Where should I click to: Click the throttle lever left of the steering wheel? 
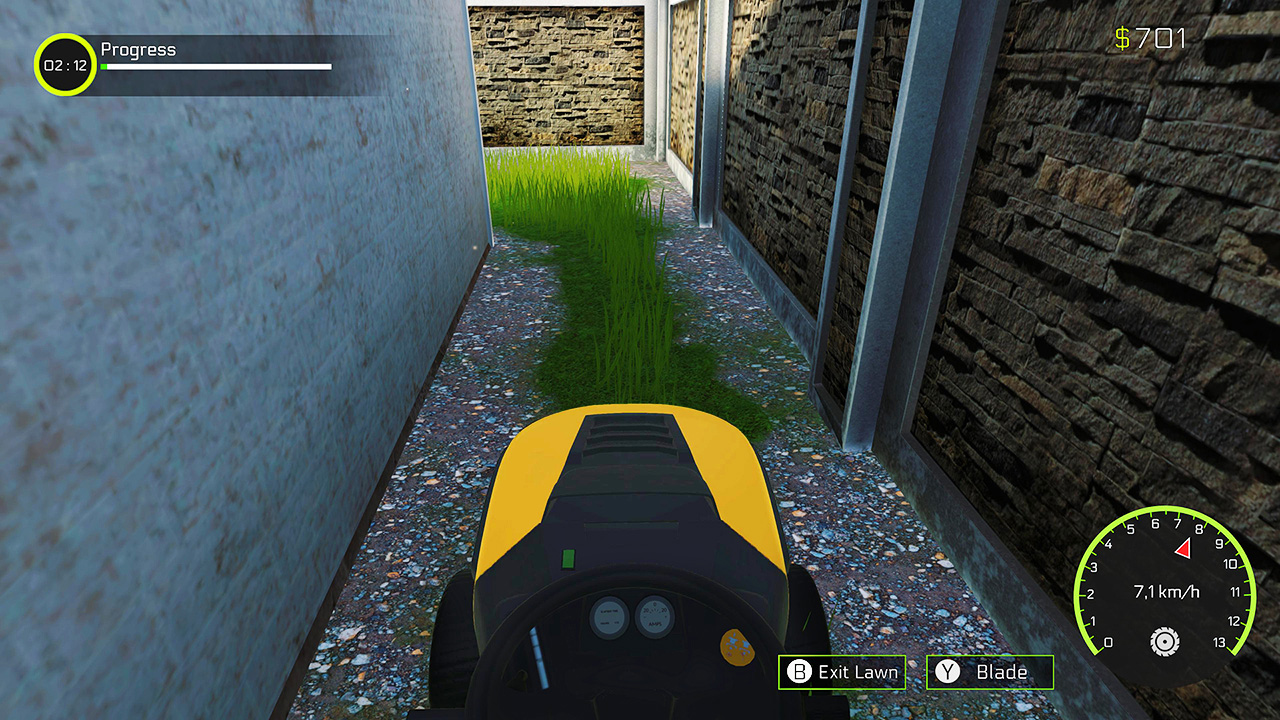(x=537, y=658)
